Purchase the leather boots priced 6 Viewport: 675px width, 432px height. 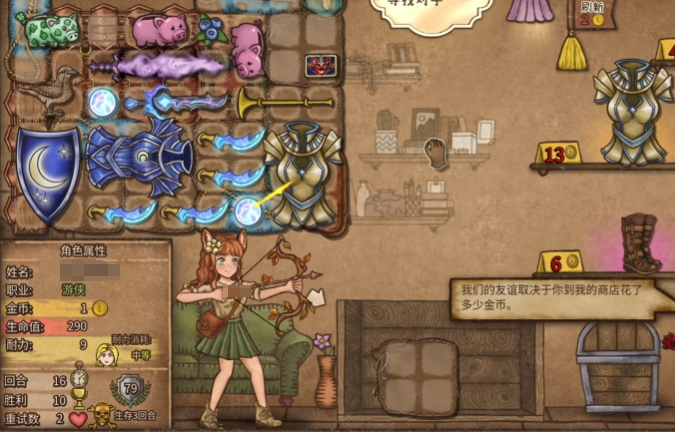(641, 243)
